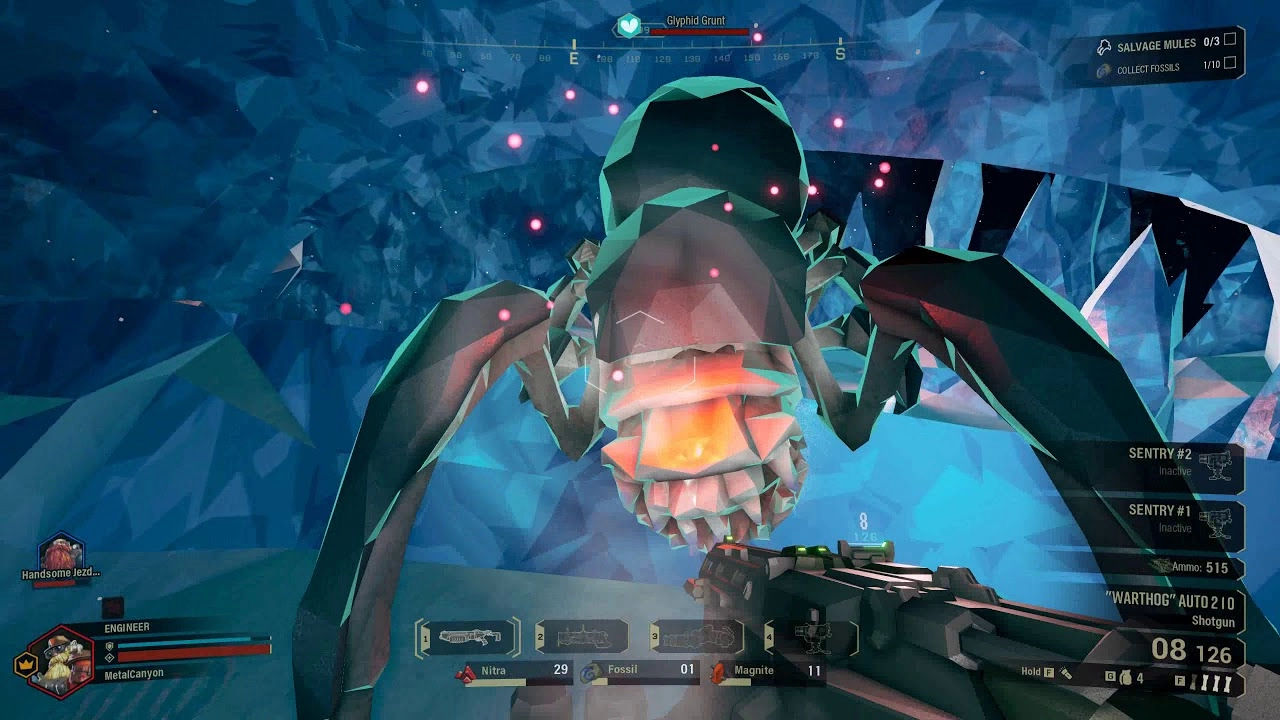Switch to the secondary weapon in slot 2
Image resolution: width=1280 pixels, height=720 pixels.
[x=581, y=636]
